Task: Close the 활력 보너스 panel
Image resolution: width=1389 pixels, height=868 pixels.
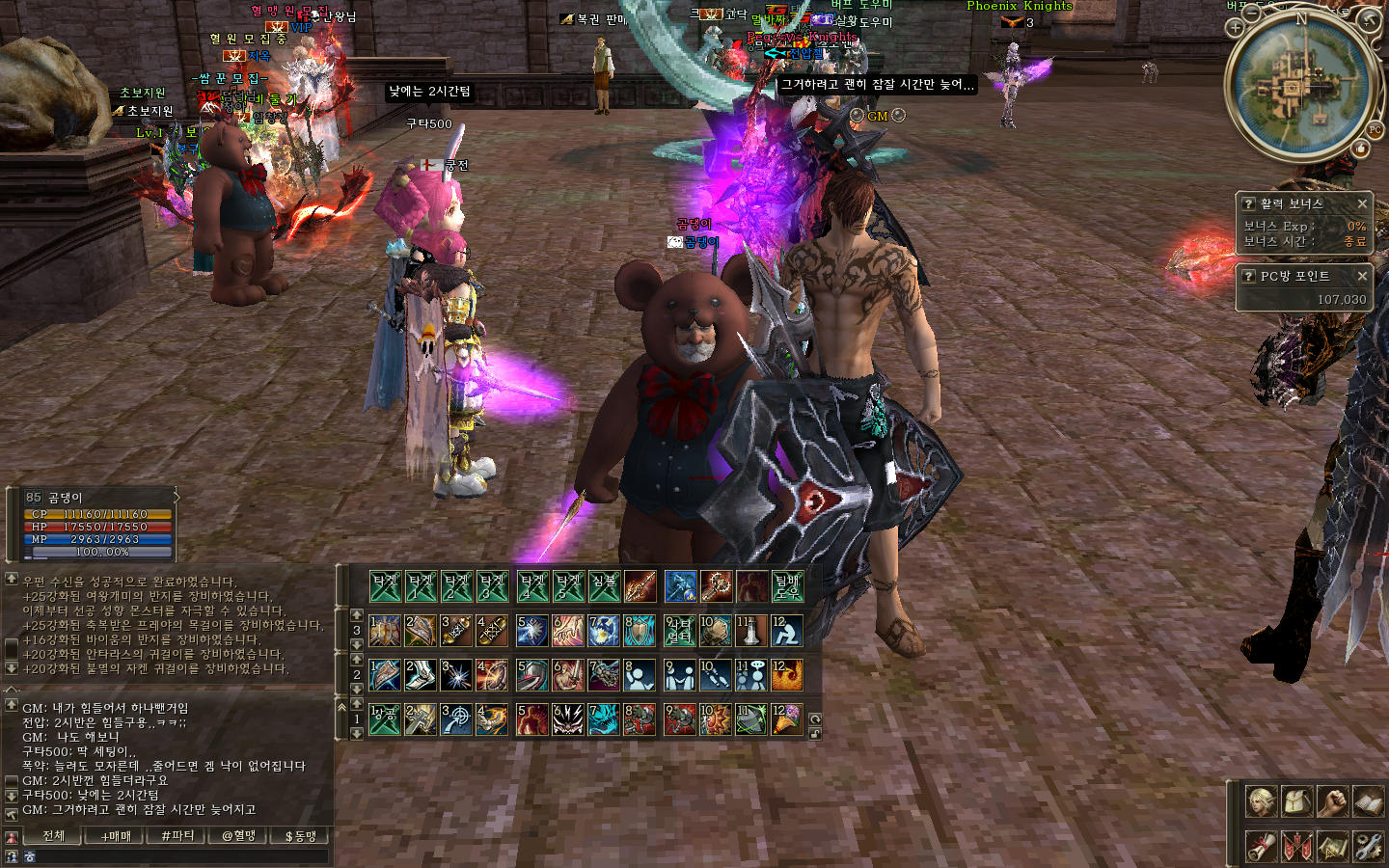Action: [1362, 203]
